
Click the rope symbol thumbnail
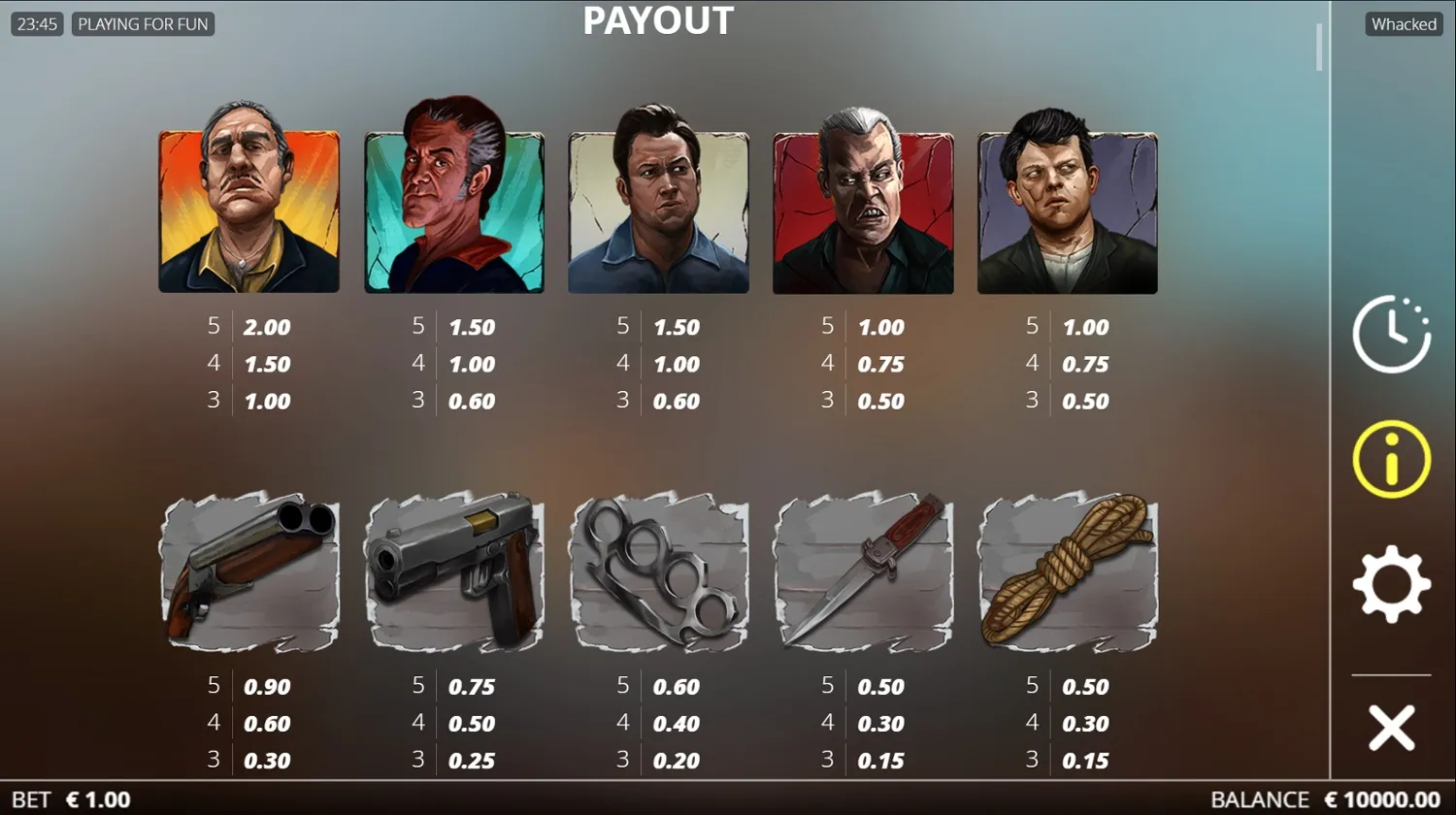pos(1067,574)
